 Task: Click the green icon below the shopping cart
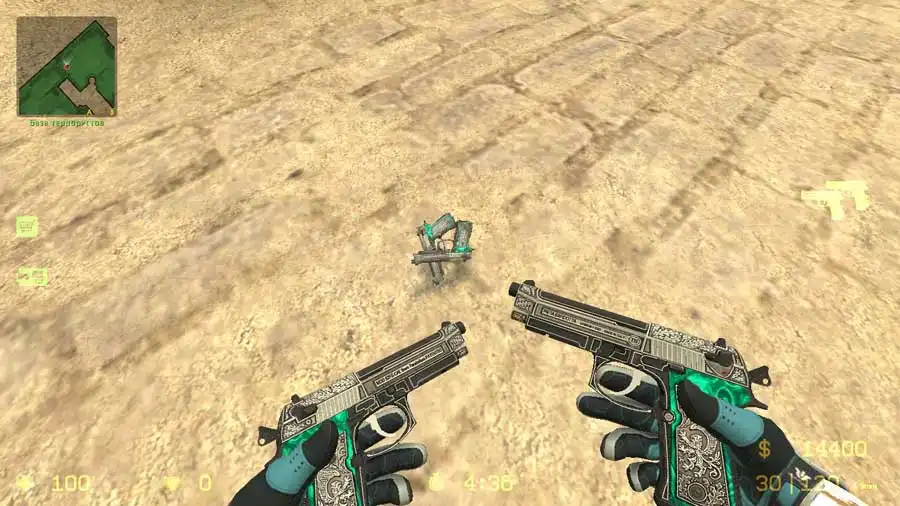32,275
